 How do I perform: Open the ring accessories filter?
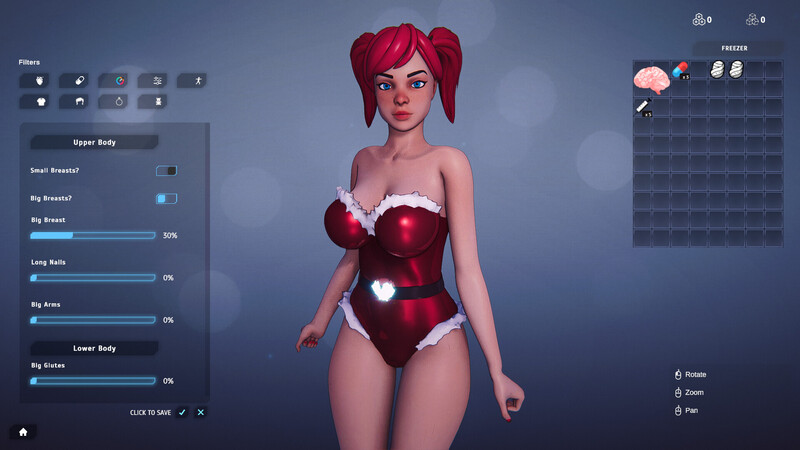[x=119, y=101]
